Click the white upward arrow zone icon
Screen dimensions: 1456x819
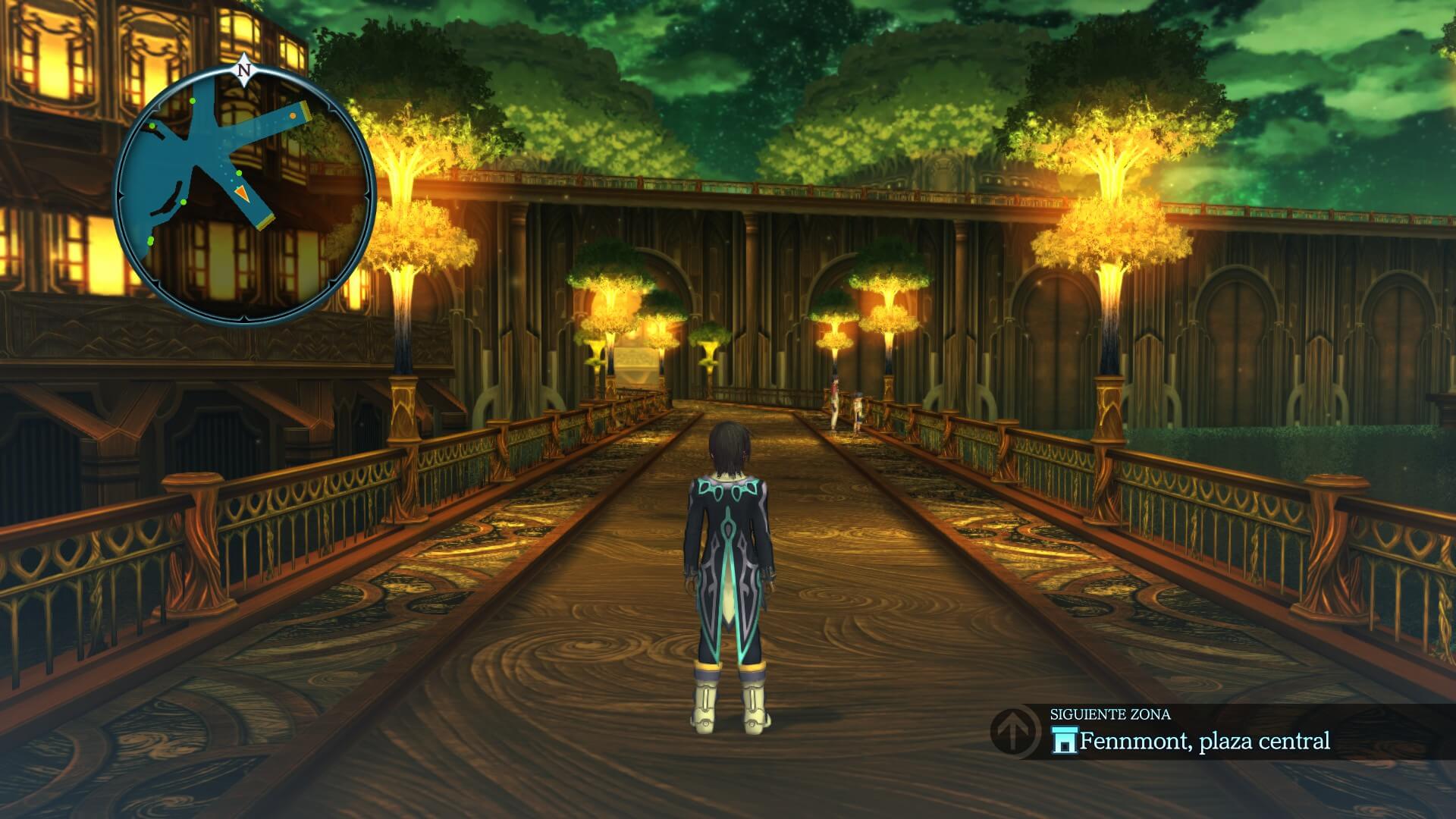pyautogui.click(x=1012, y=733)
